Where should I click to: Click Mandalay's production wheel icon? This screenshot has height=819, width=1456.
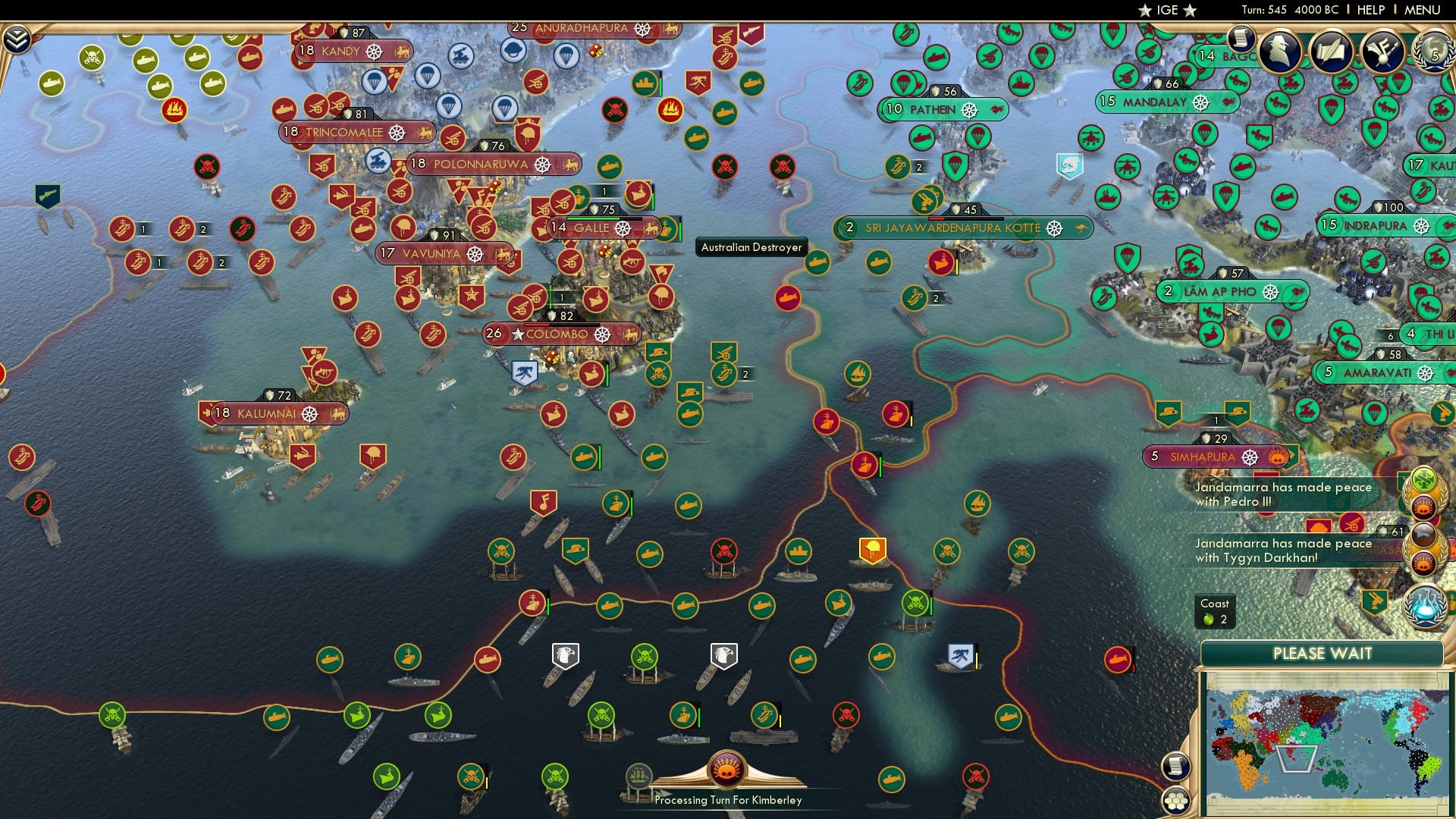point(1200,102)
